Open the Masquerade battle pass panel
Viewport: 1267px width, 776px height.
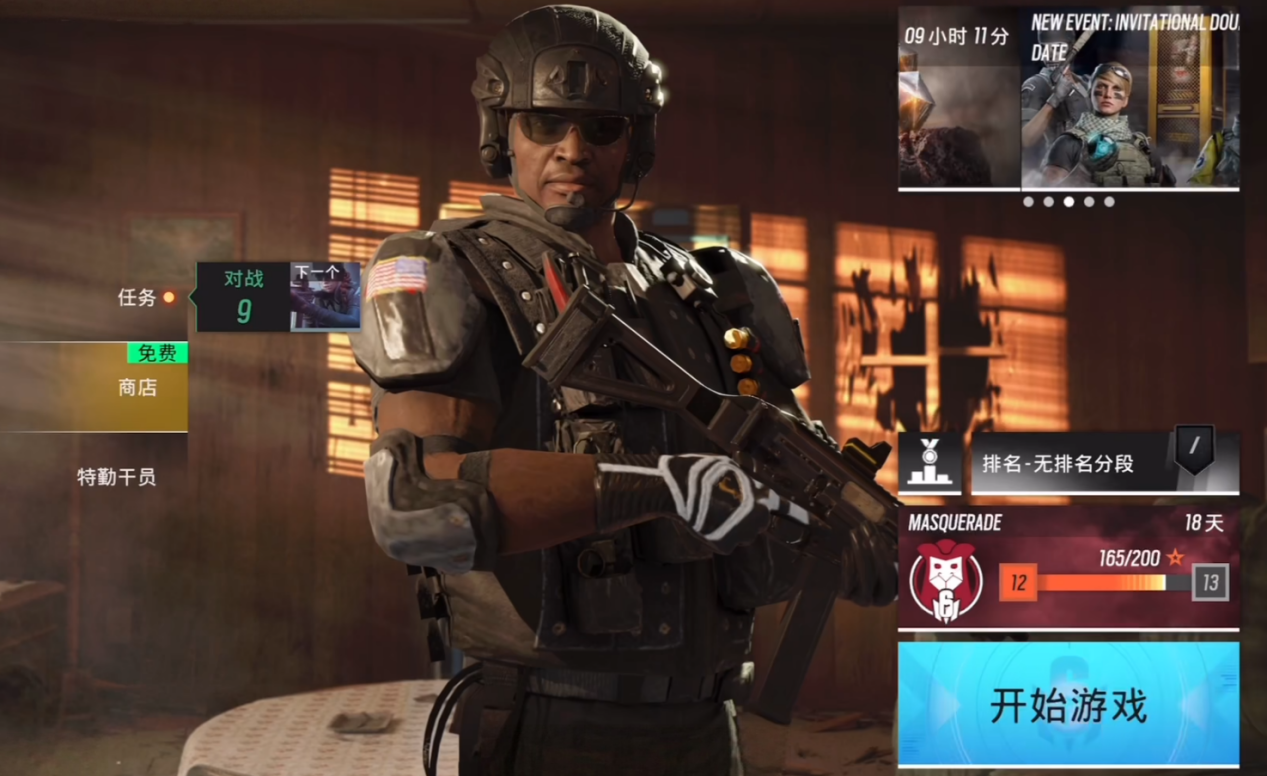pyautogui.click(x=1068, y=569)
